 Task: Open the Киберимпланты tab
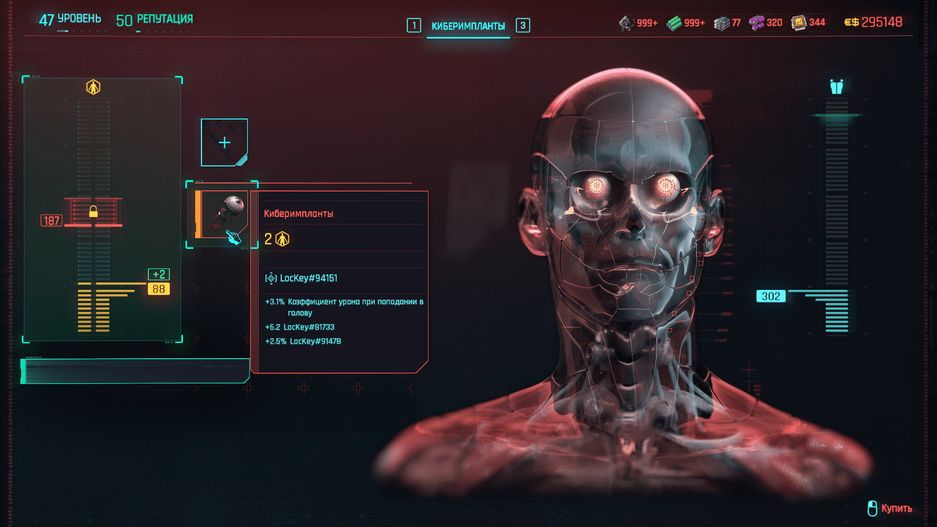468,26
